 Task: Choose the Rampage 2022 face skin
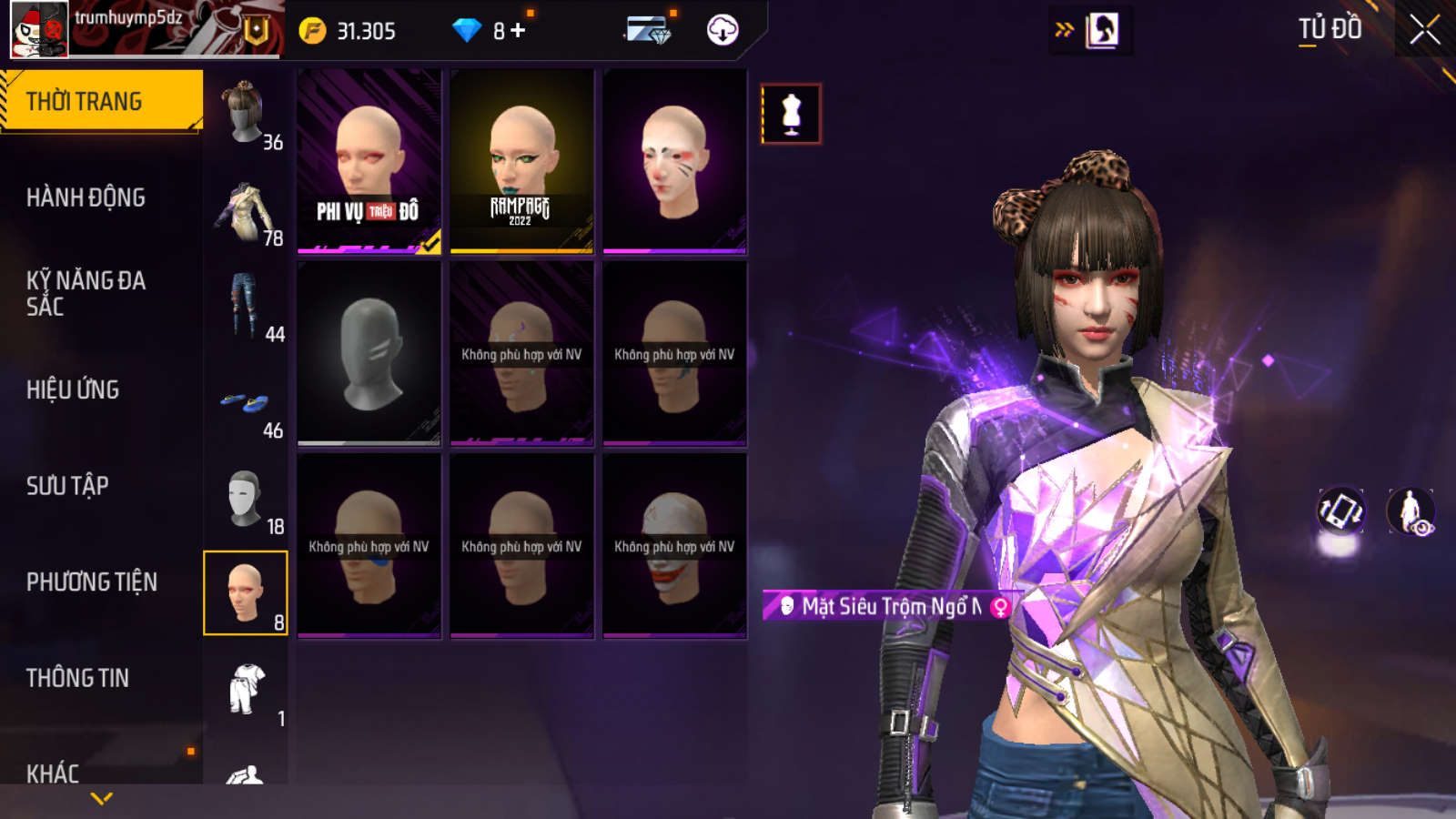point(521,161)
